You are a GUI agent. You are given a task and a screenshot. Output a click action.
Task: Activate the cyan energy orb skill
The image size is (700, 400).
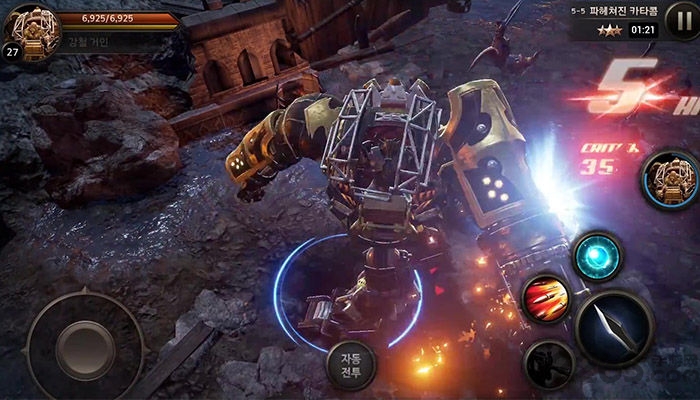tap(599, 255)
